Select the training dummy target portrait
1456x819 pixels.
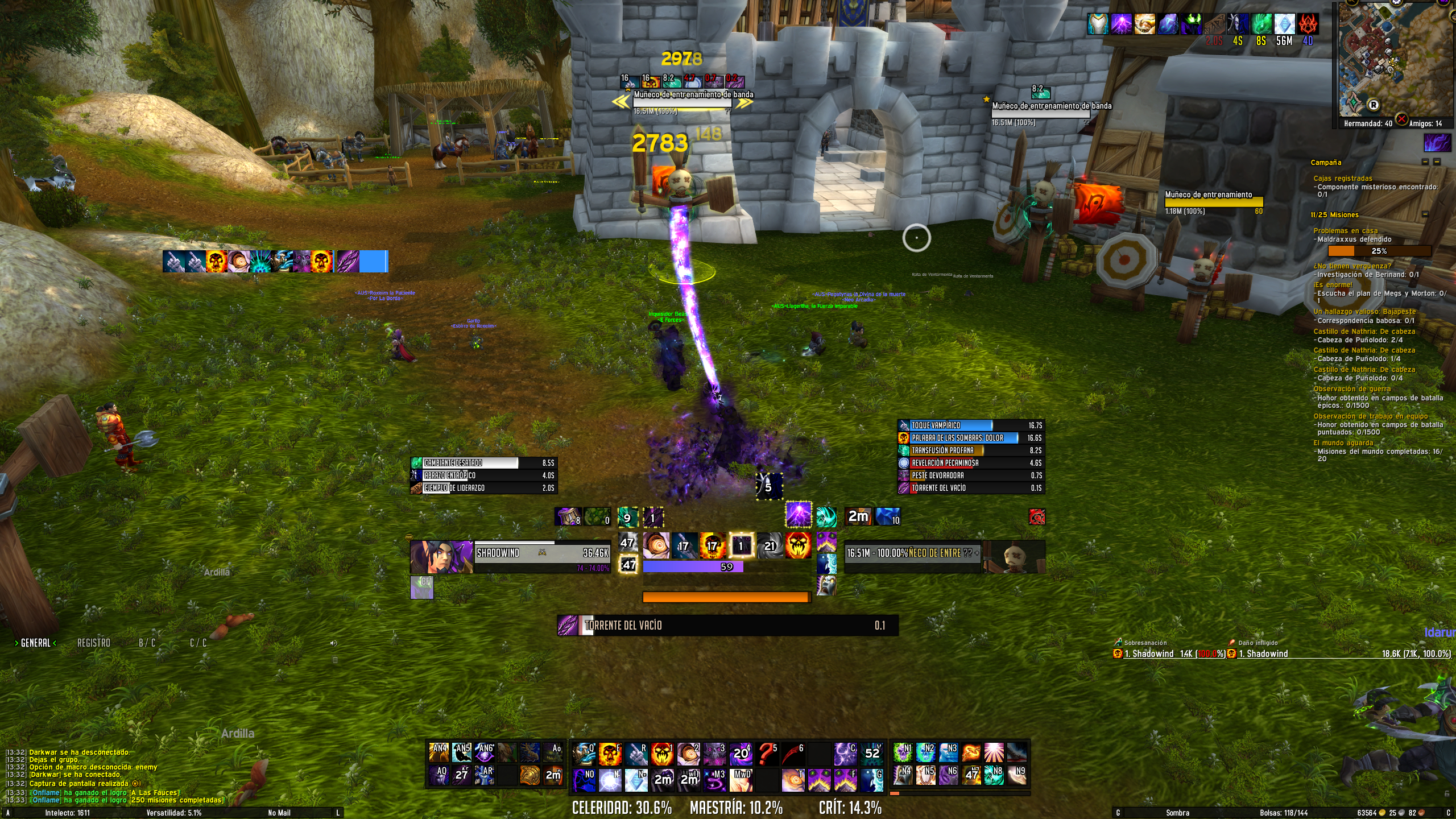[1014, 557]
